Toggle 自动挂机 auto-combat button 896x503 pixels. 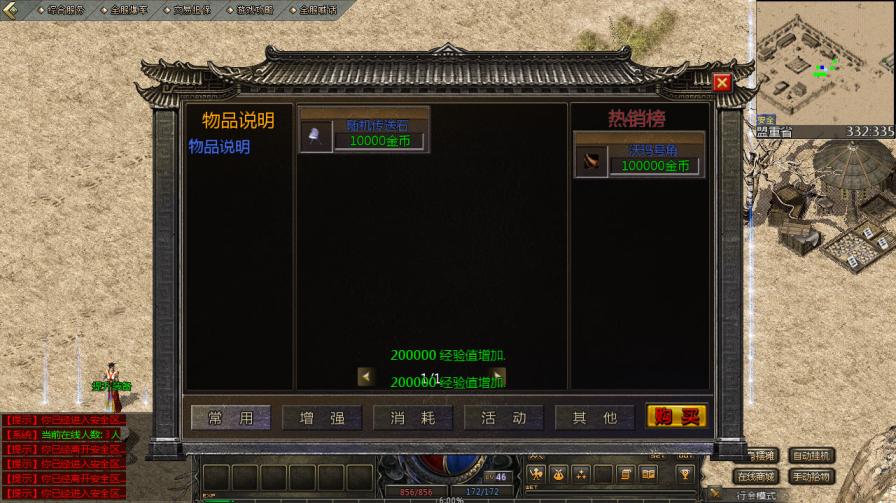pyautogui.click(x=811, y=455)
